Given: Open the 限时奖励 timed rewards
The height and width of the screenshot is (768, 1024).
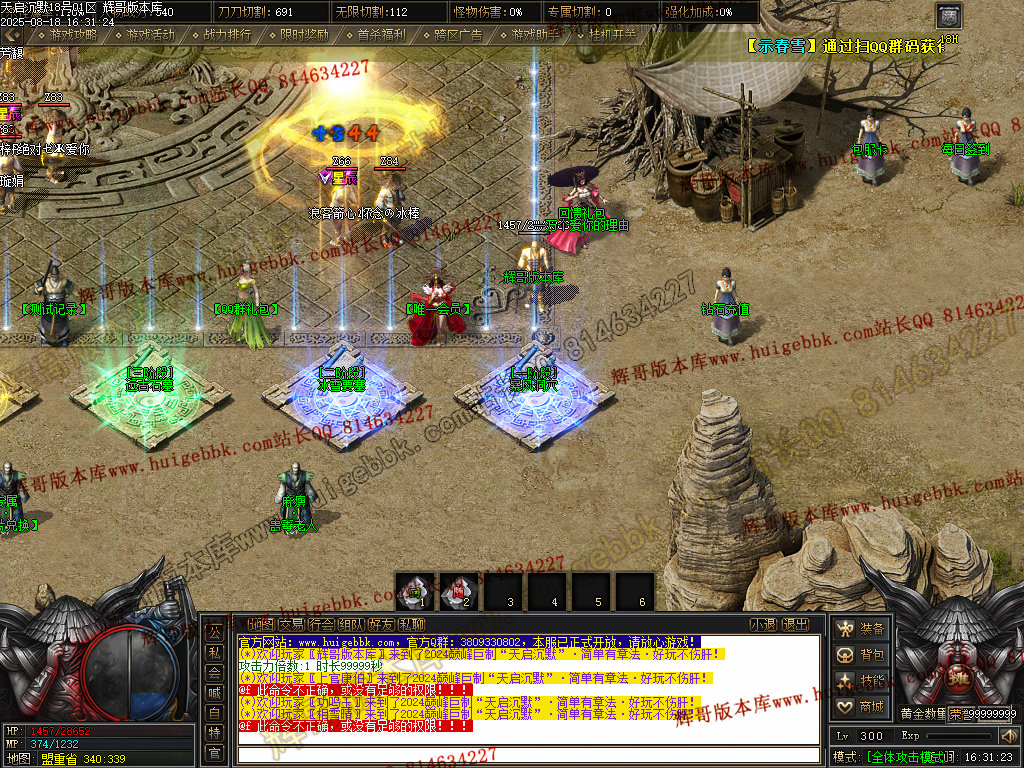Looking at the screenshot, I should [x=304, y=34].
